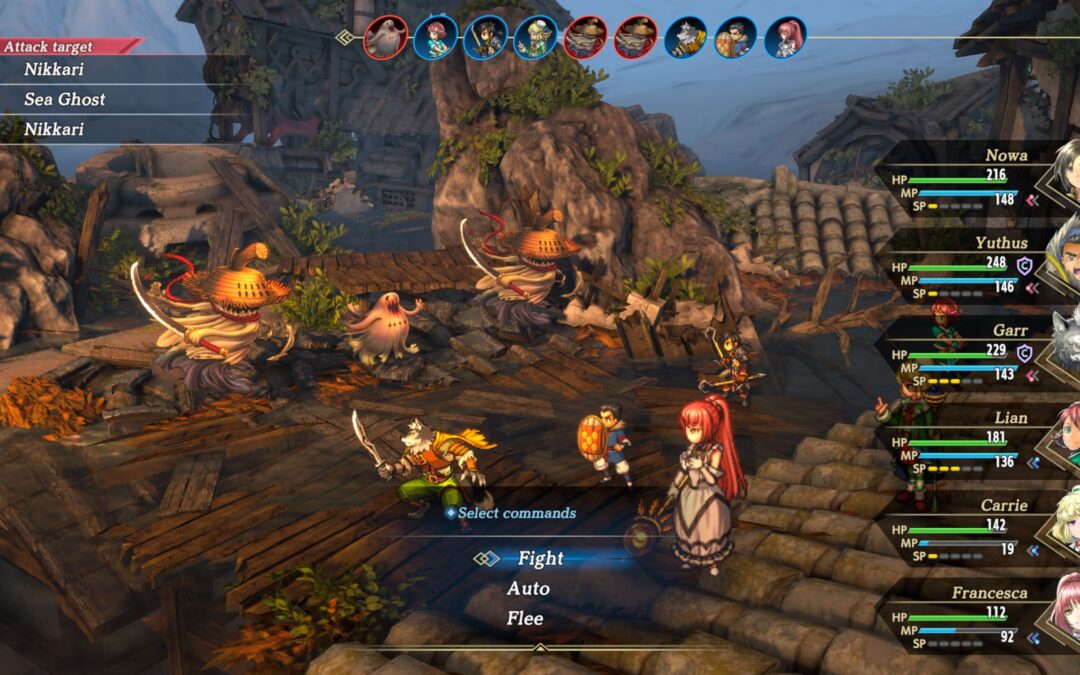Click the shield-bearing Yuthus turn portrait

tap(736, 38)
